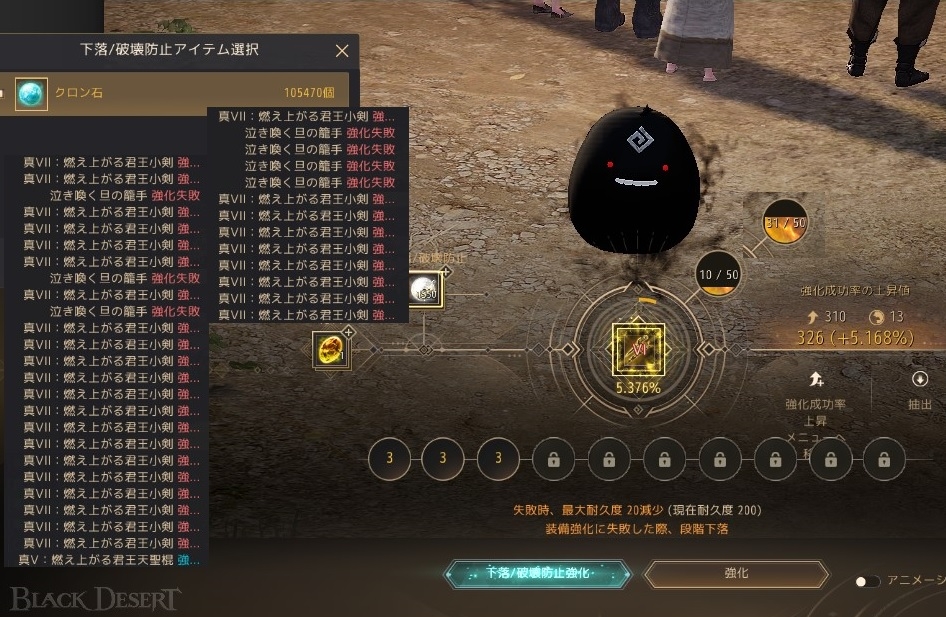Start 下落/破壊防止強化 protected enhancement
Viewport: 946px width, 617px height.
click(x=538, y=574)
